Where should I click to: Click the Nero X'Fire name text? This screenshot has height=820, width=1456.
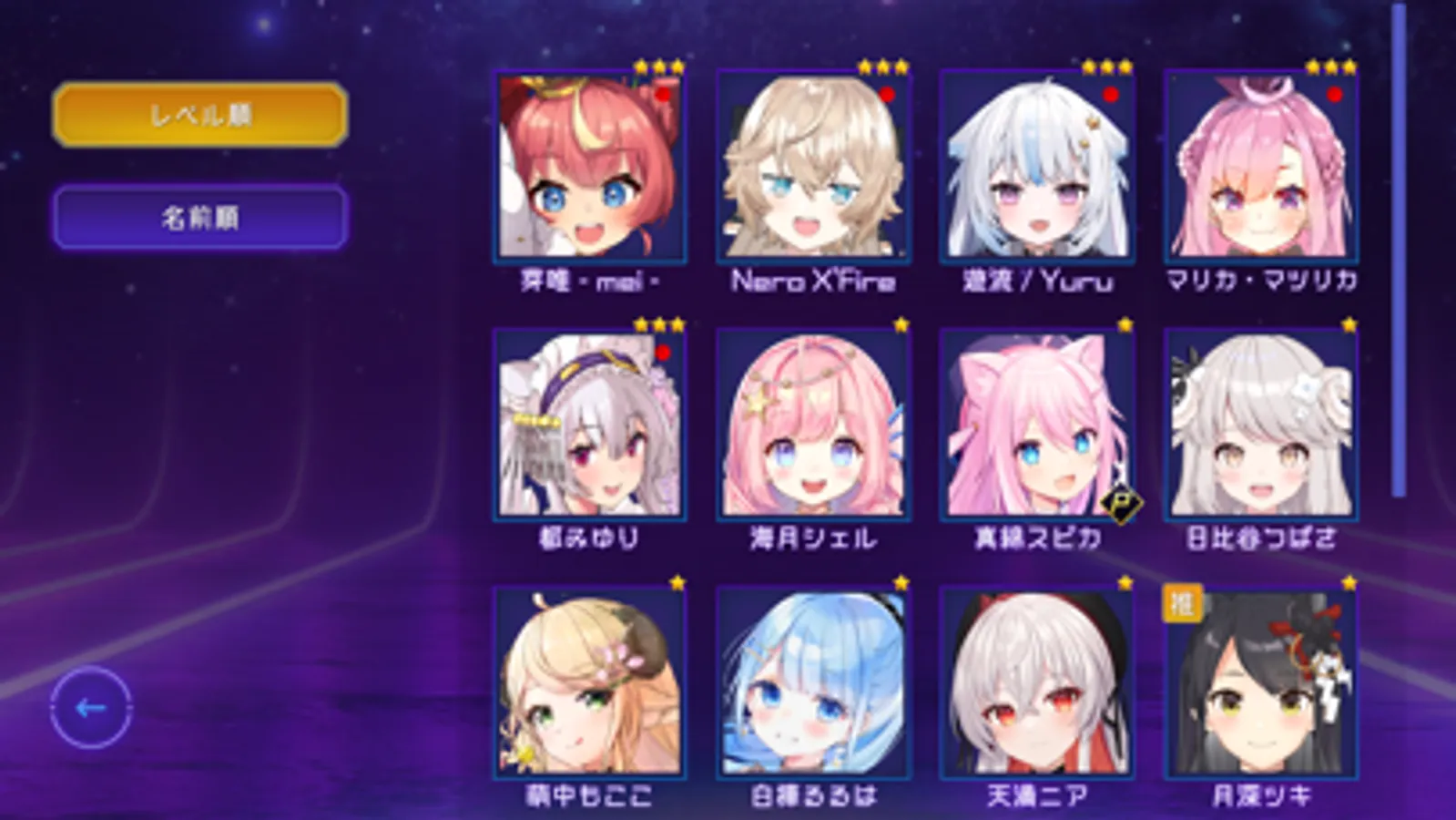(813, 282)
